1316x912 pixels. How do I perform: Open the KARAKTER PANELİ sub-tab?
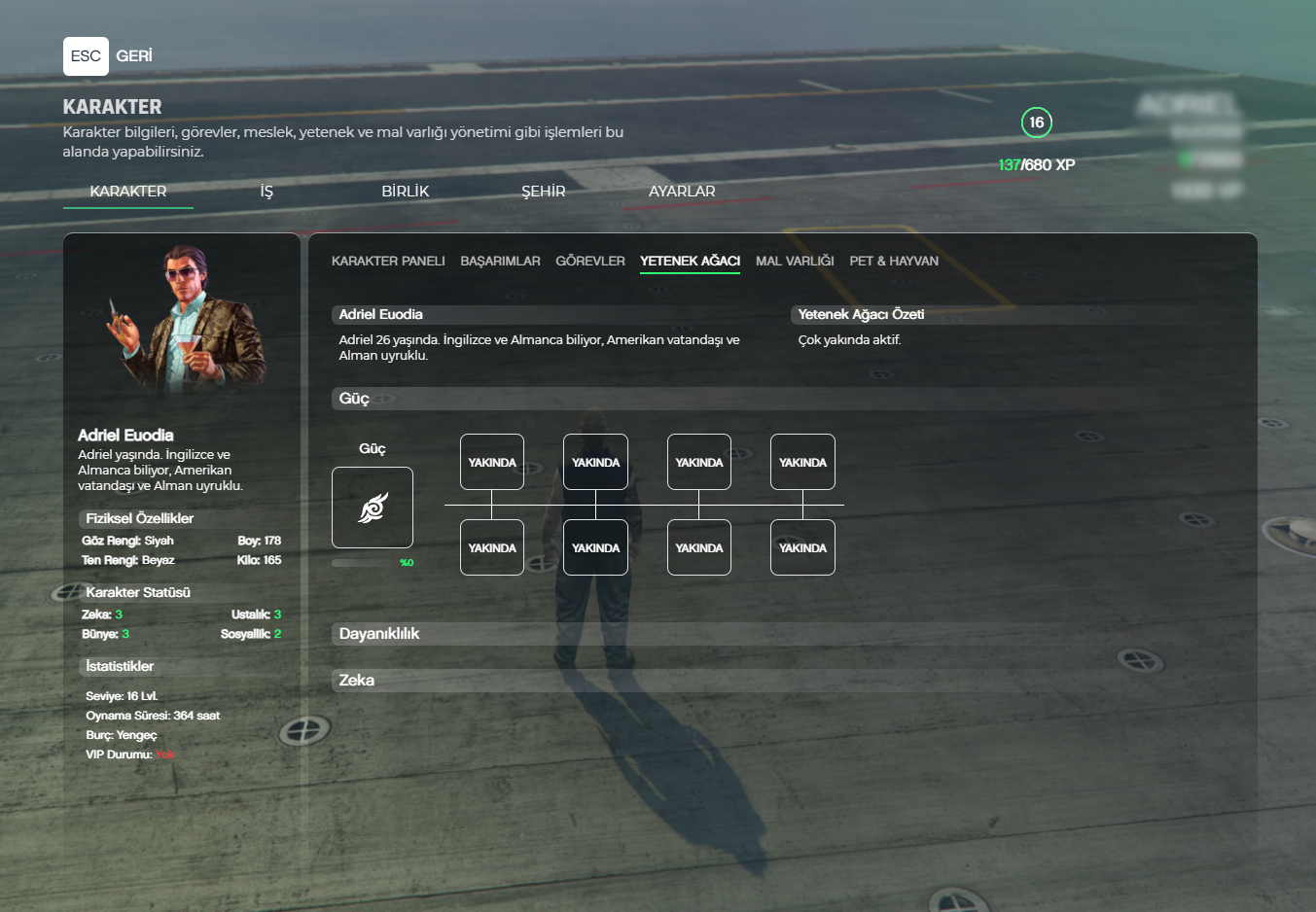tap(388, 261)
